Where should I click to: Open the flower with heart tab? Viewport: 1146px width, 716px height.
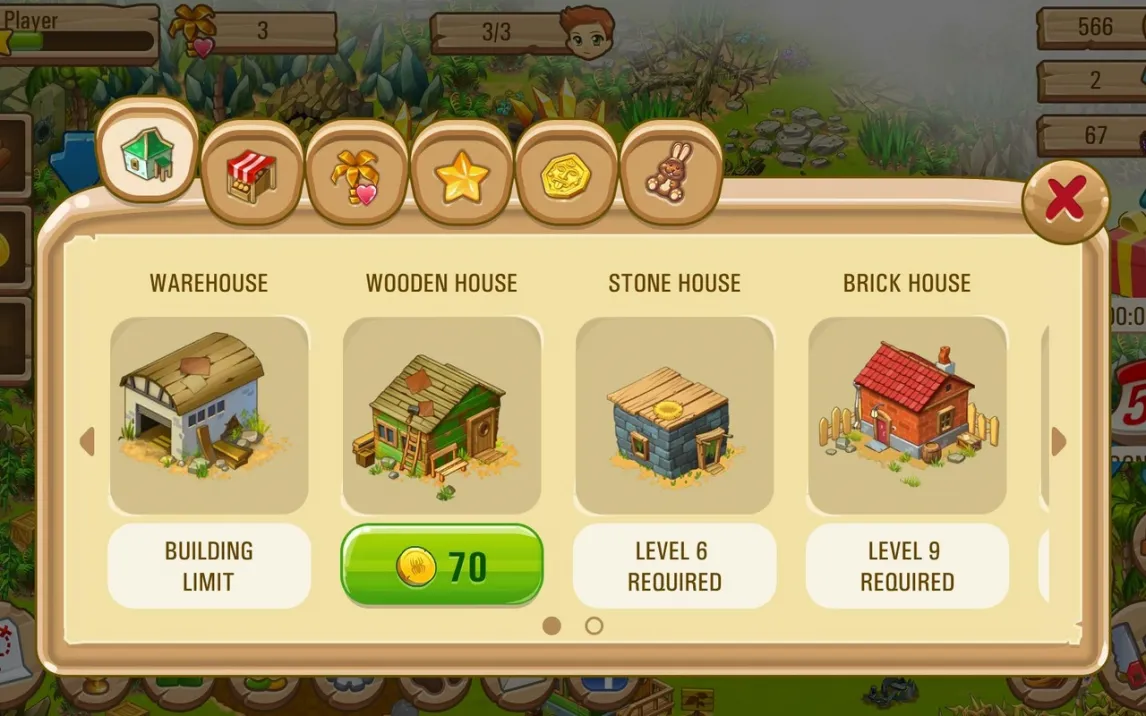click(357, 173)
